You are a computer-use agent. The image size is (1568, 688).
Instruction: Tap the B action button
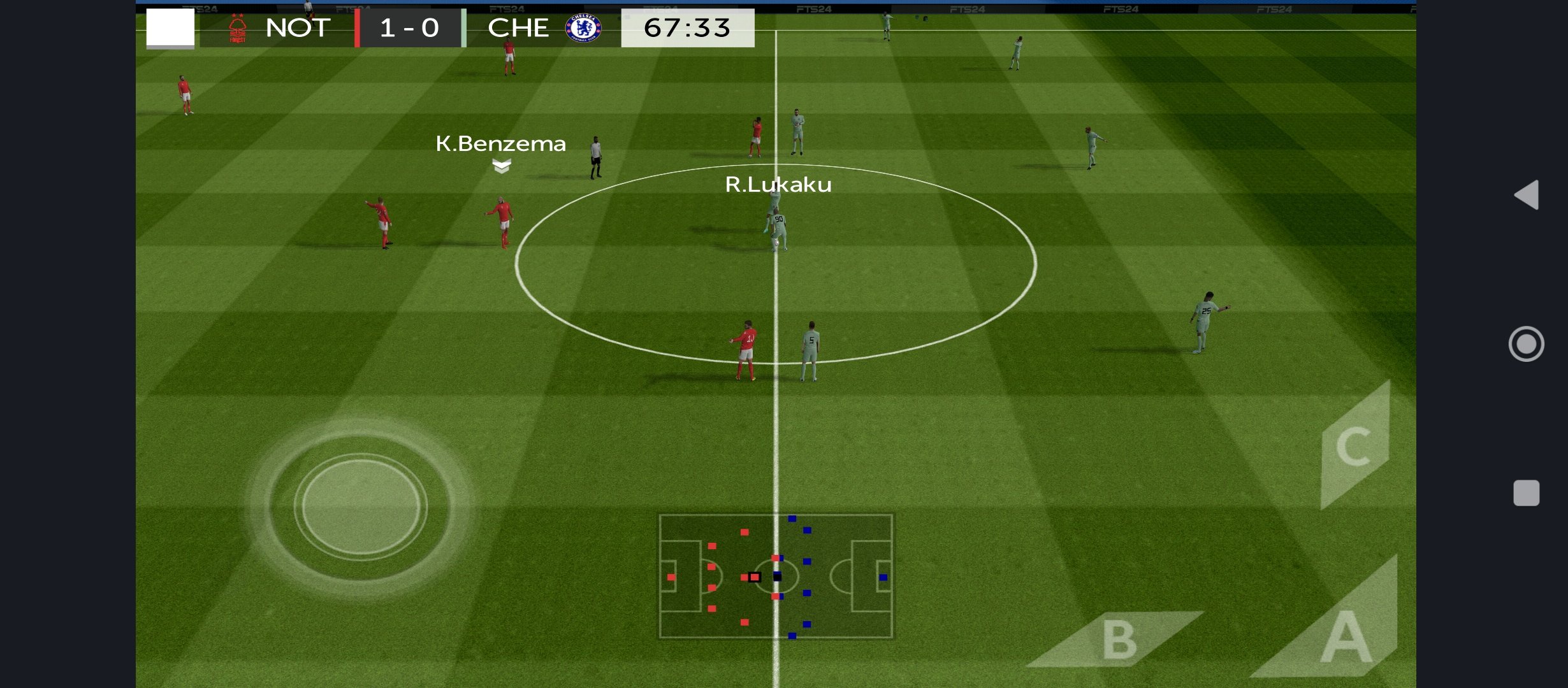click(1119, 639)
